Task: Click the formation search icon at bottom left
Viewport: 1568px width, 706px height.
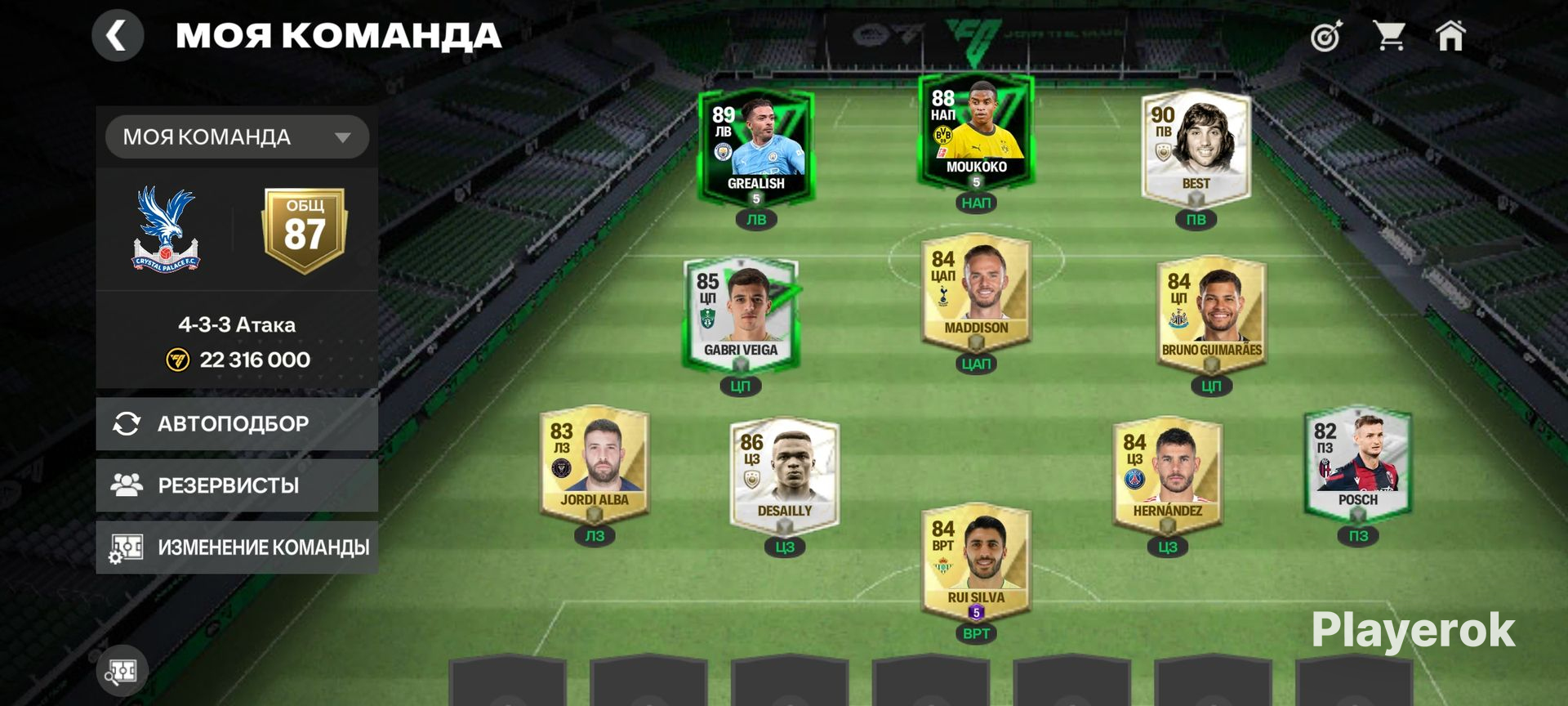Action: click(x=122, y=672)
